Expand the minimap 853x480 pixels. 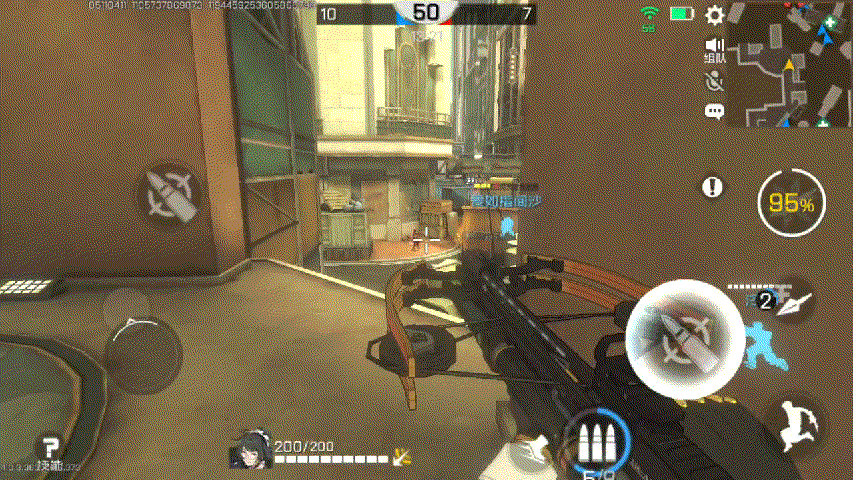pos(789,64)
